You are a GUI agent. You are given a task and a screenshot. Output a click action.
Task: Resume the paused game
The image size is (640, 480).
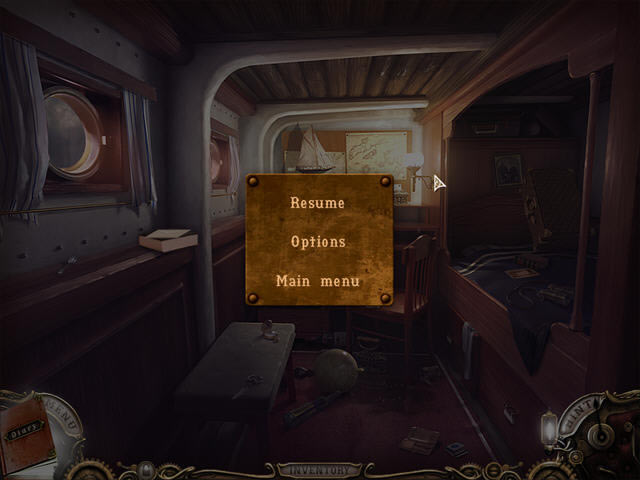tap(317, 203)
